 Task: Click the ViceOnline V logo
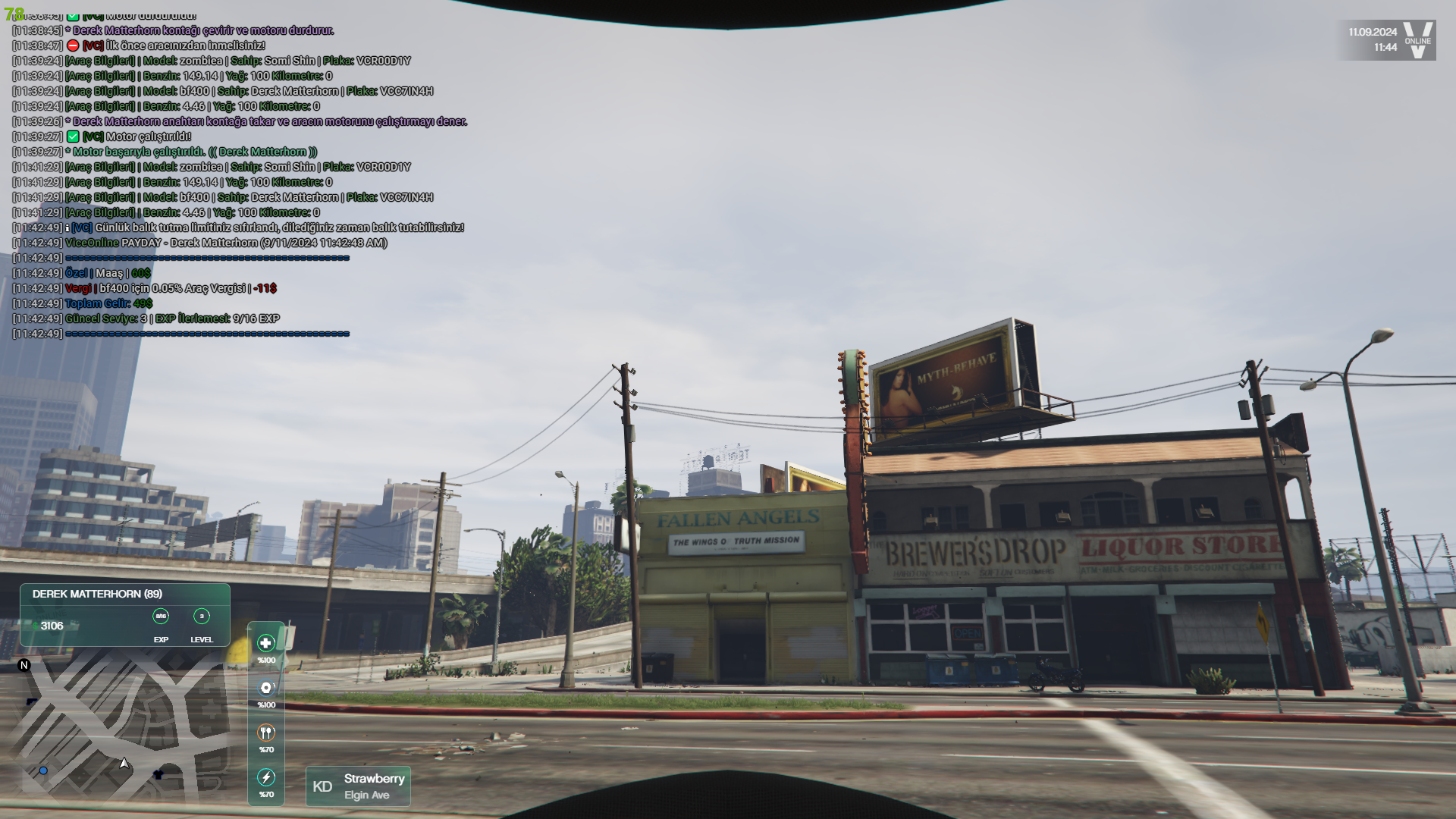[1417, 39]
